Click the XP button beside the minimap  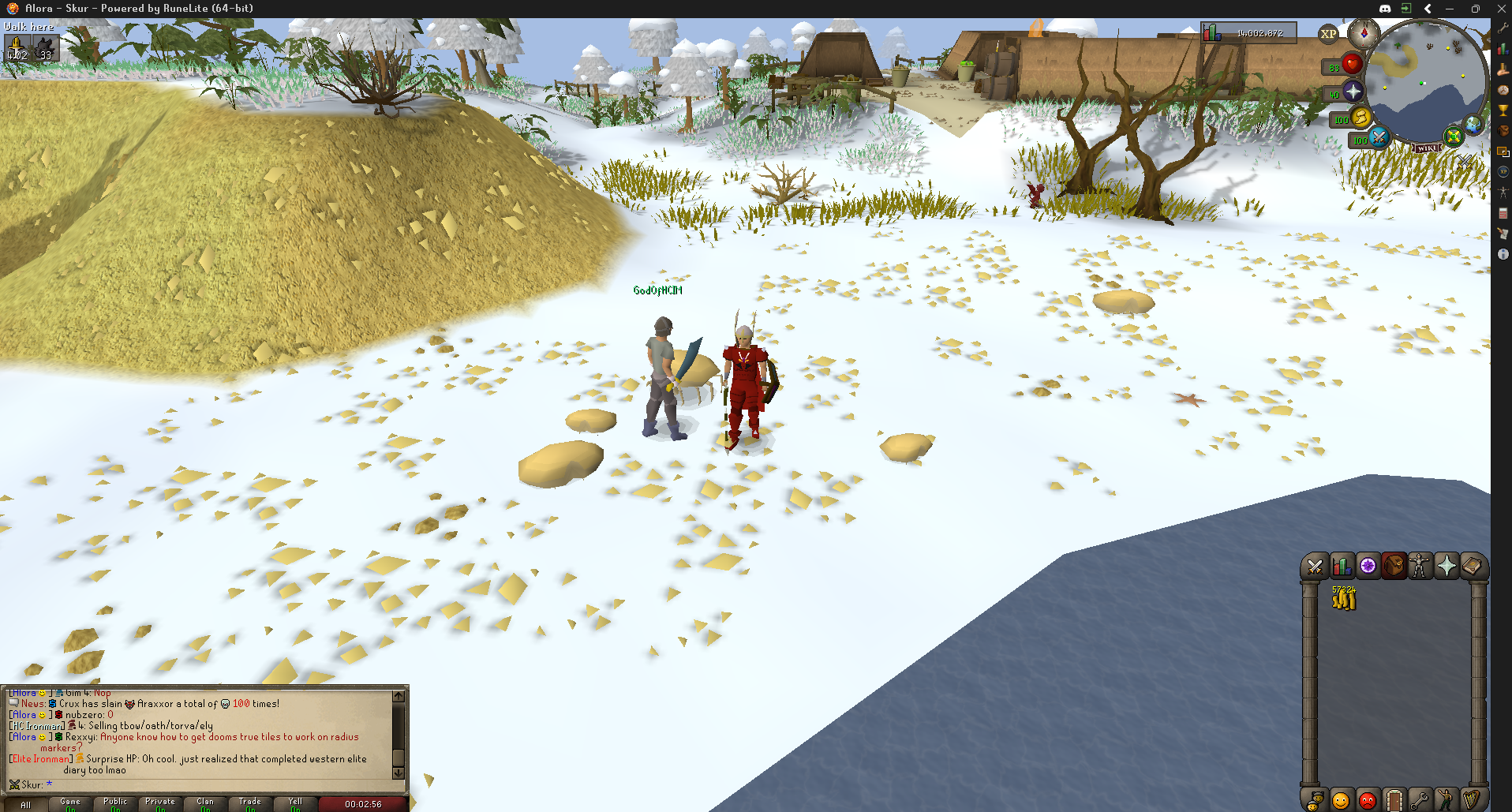pyautogui.click(x=1328, y=36)
